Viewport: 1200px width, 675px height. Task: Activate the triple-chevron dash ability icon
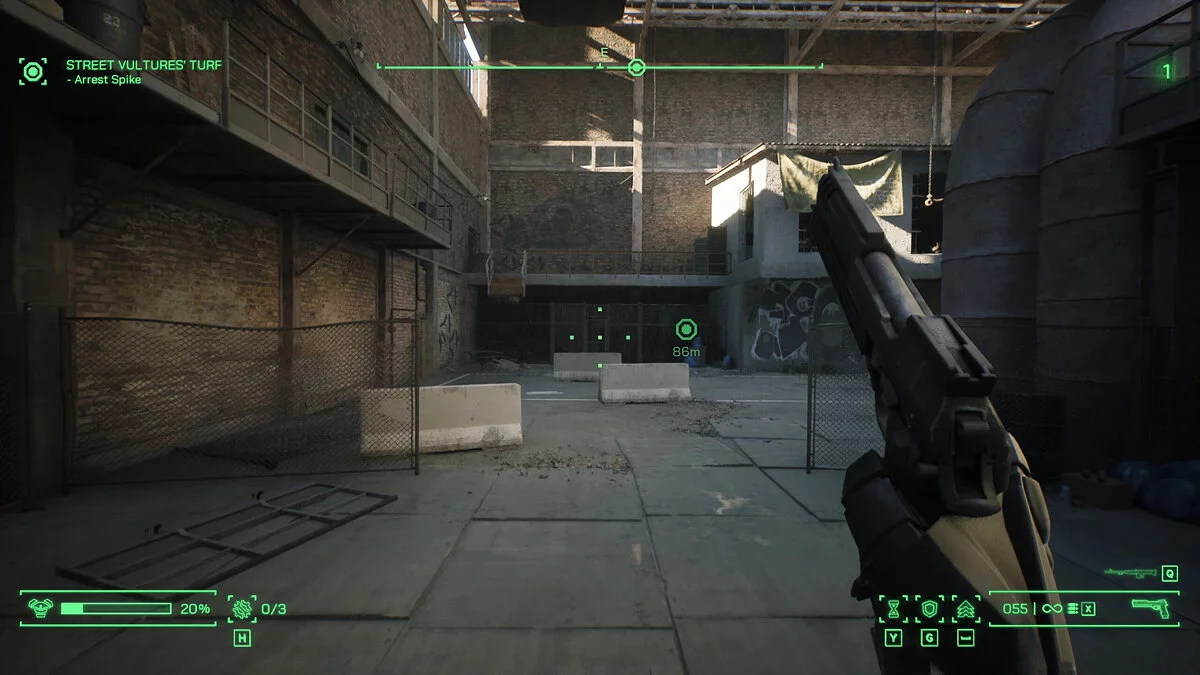pyautogui.click(x=965, y=608)
